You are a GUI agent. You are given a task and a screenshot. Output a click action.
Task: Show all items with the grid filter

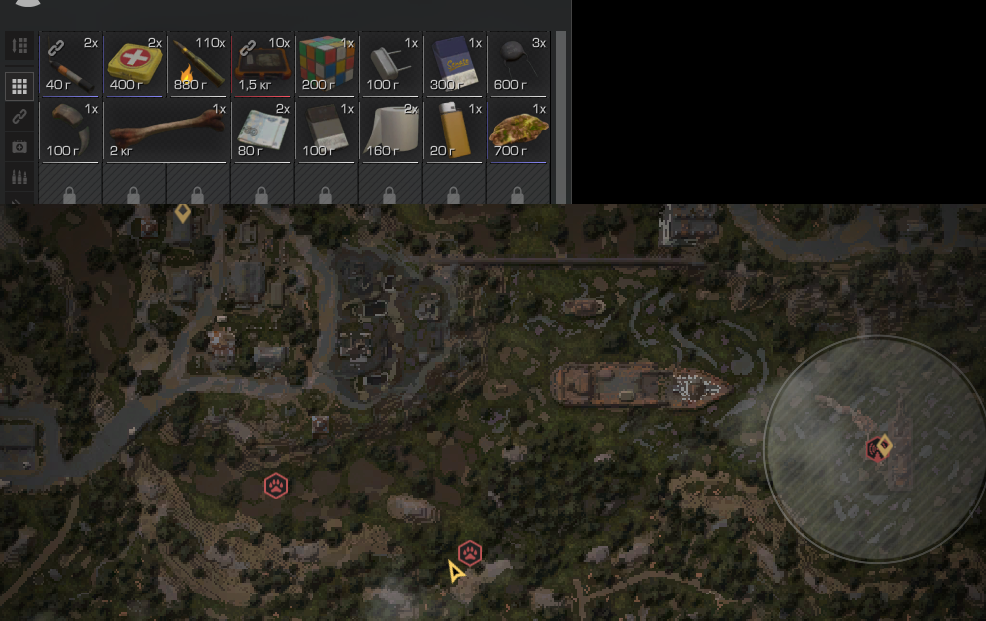19,86
